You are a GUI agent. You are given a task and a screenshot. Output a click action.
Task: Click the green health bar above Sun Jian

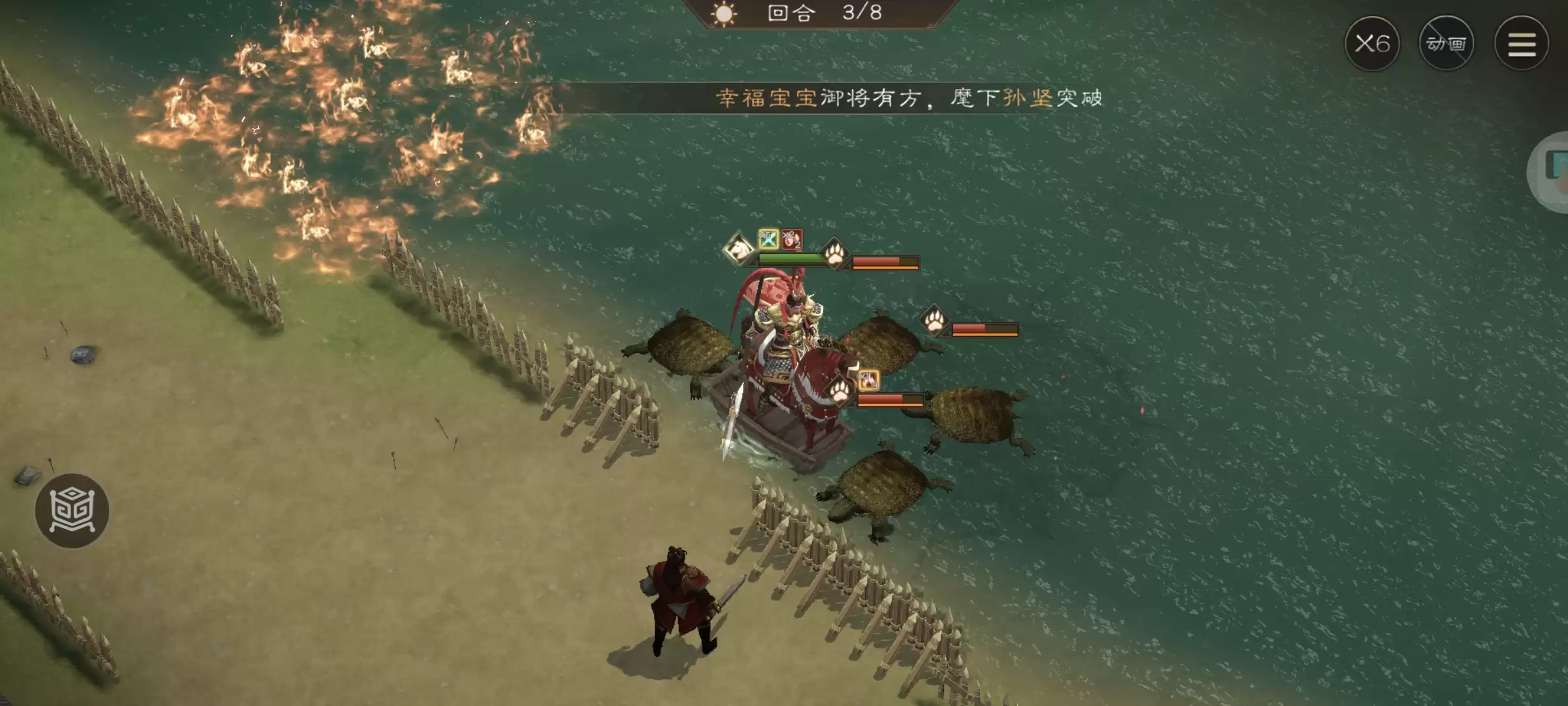coord(792,259)
